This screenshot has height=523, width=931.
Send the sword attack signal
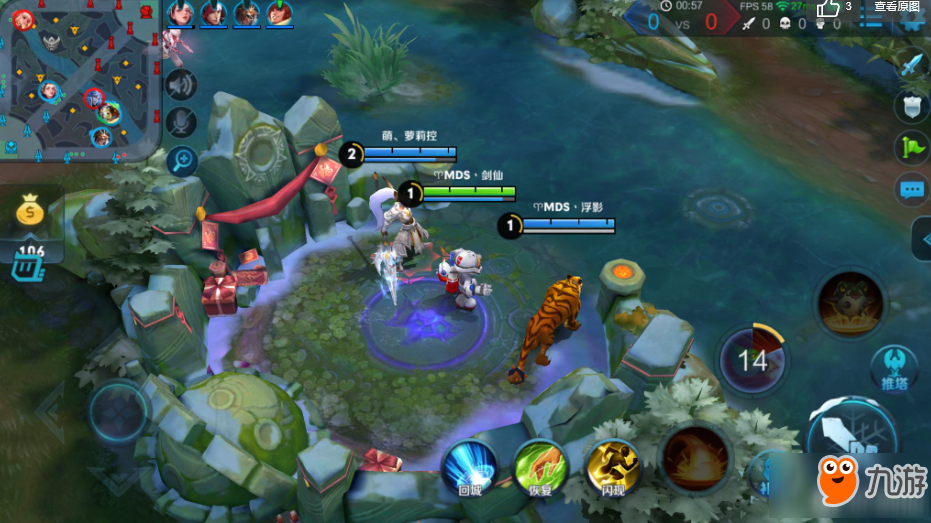click(910, 67)
